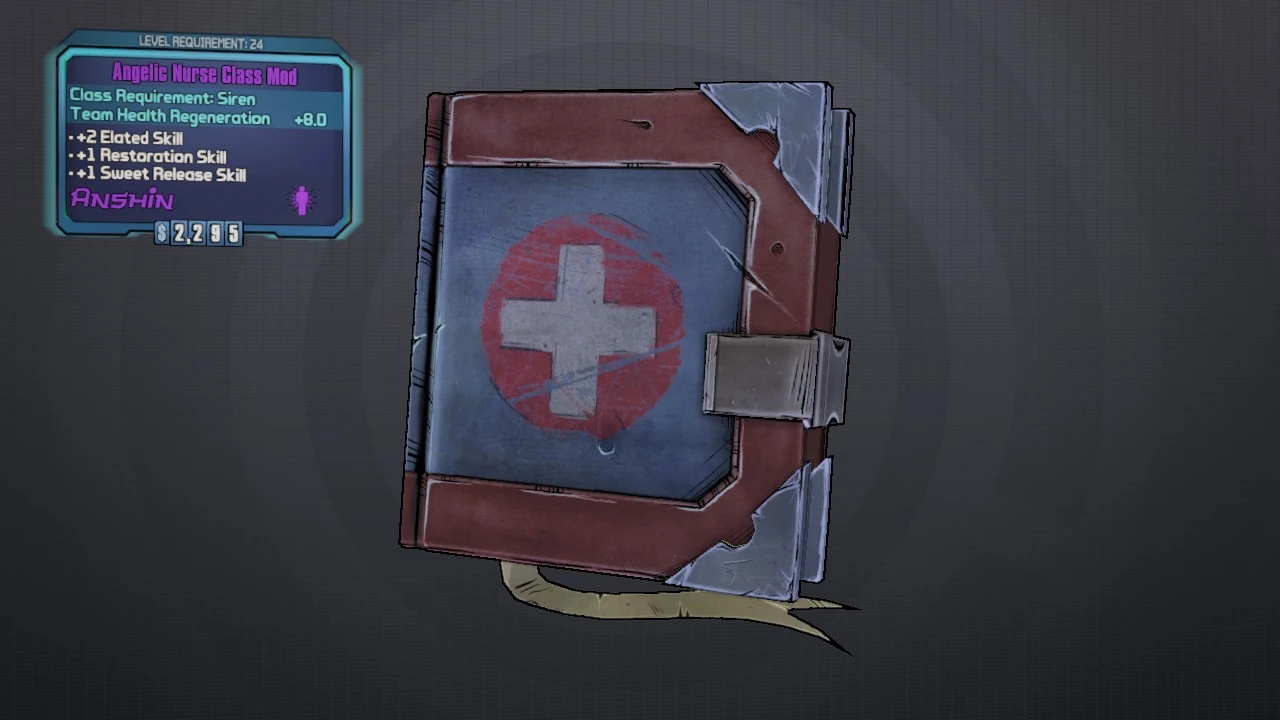Click the bullet point beside Elated Skill
This screenshot has width=1280, height=720.
(68, 138)
